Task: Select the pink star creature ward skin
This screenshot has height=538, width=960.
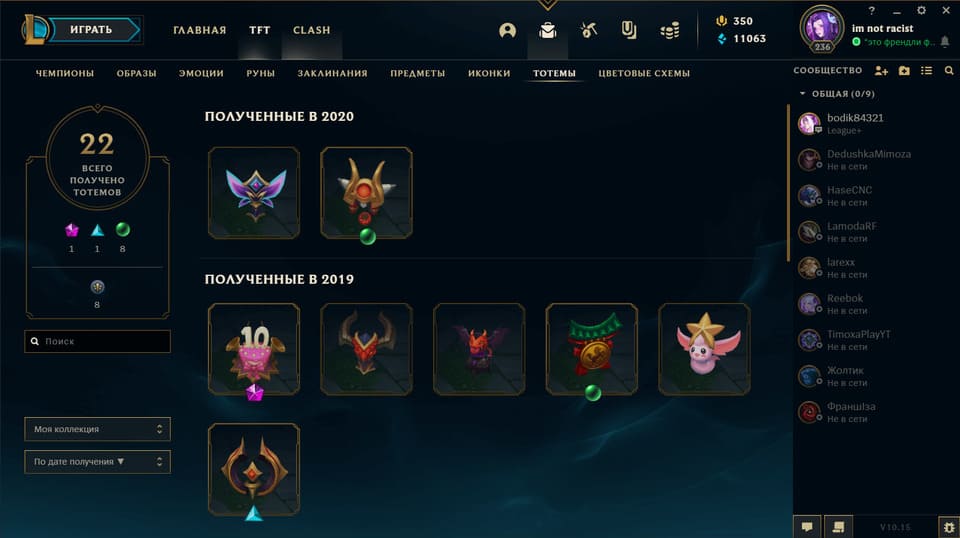Action: [704, 349]
